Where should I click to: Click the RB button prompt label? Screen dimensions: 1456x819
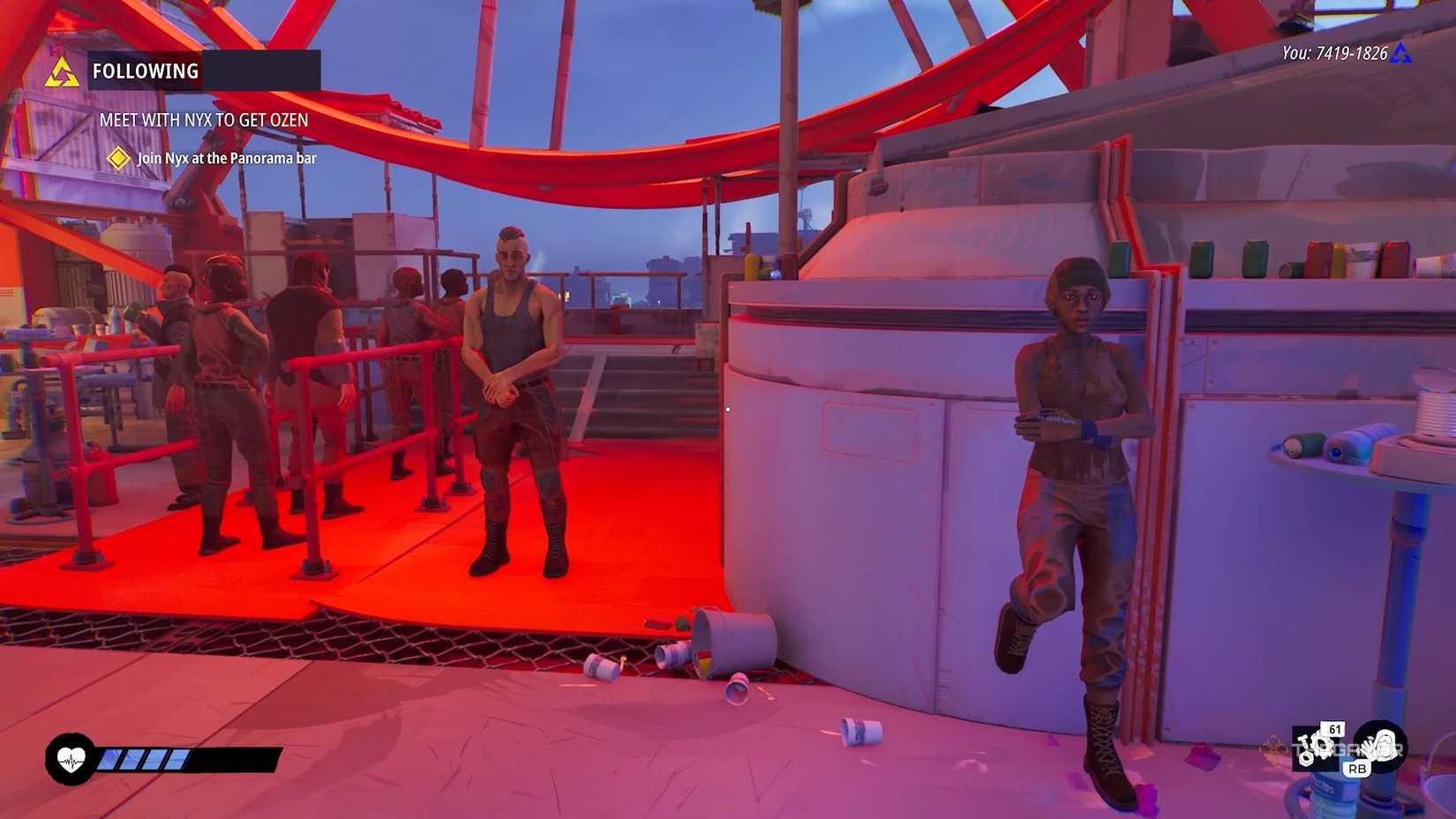click(x=1359, y=770)
